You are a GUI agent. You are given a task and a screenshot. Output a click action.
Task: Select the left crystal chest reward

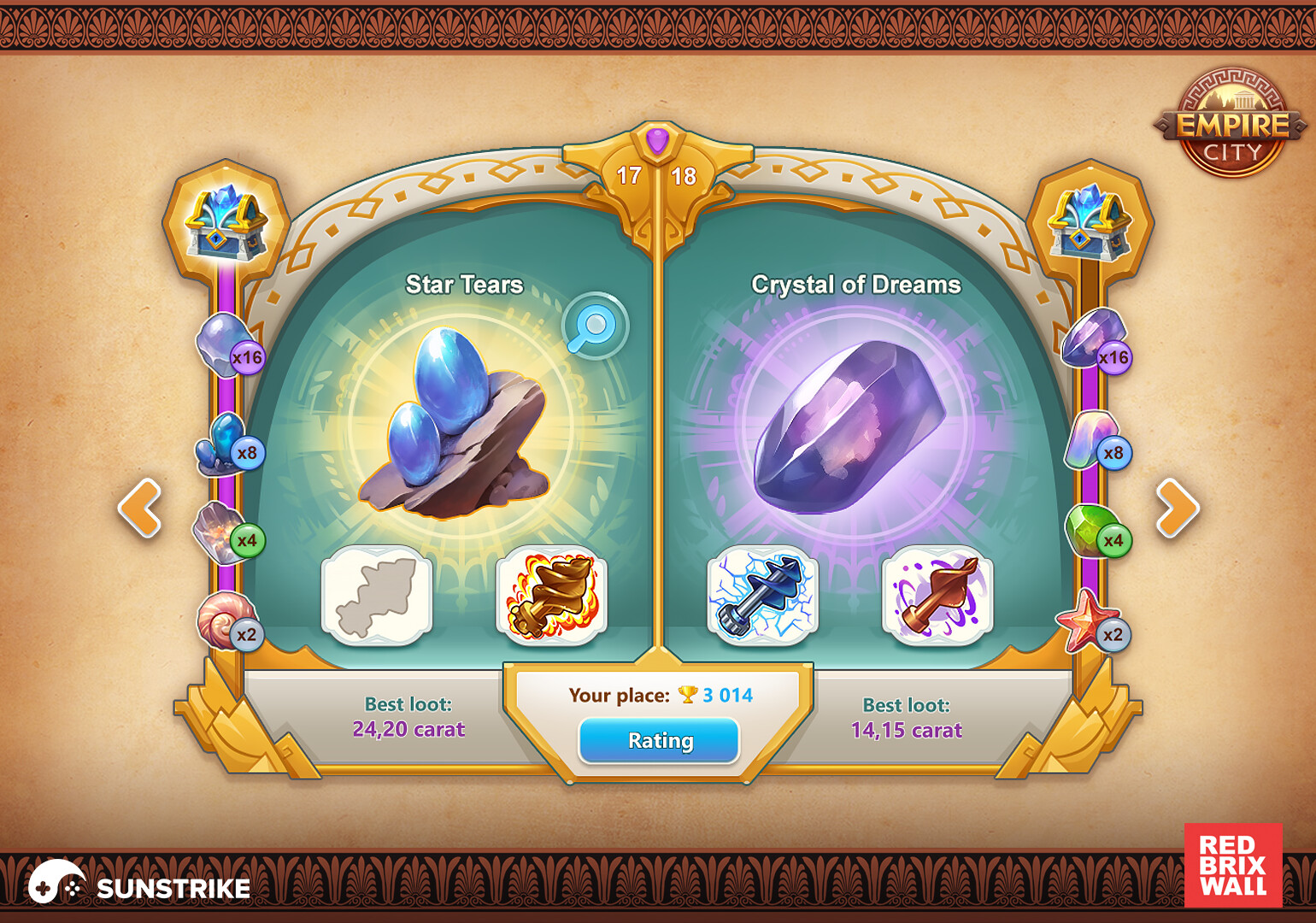click(x=224, y=224)
